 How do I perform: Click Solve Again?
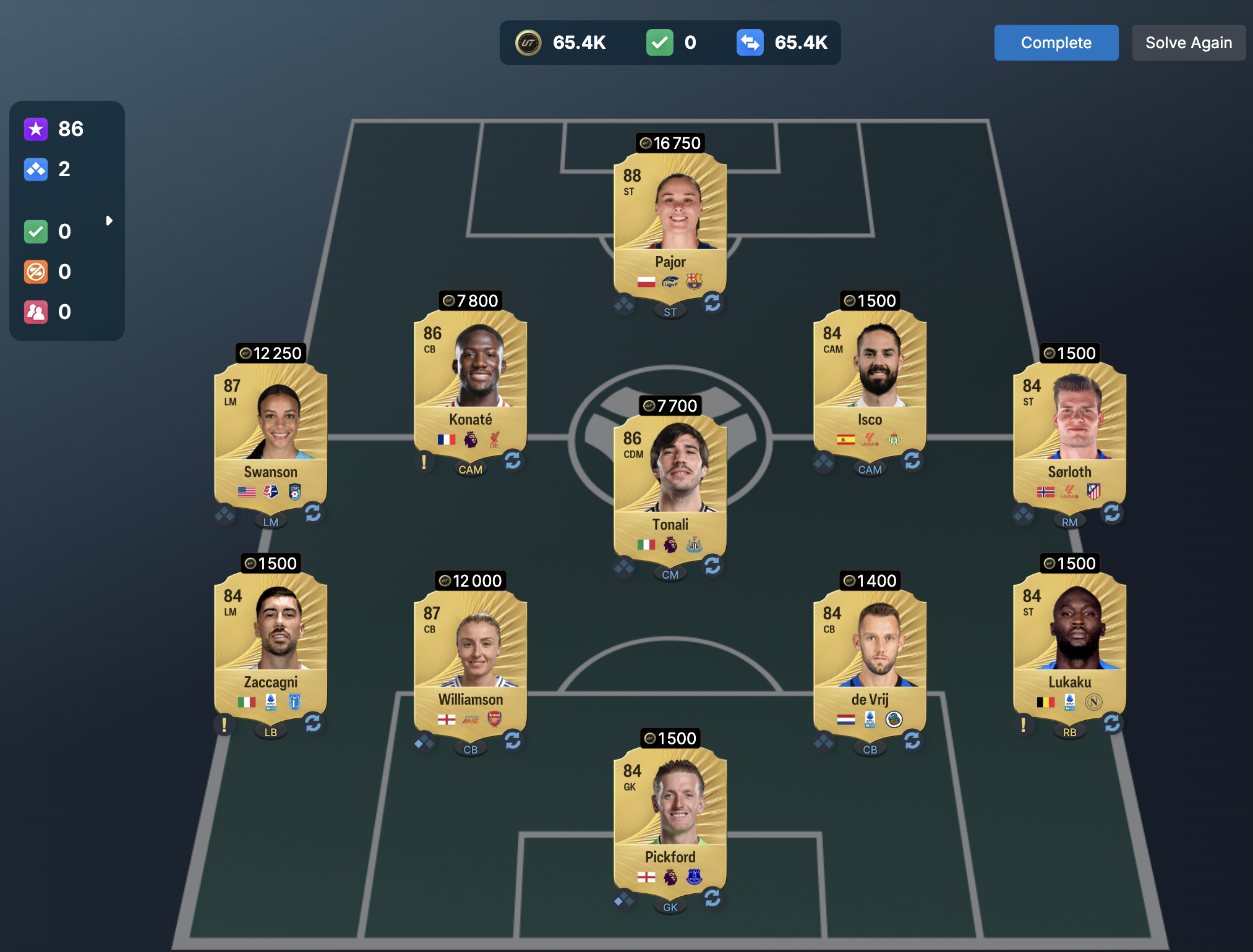(x=1188, y=43)
